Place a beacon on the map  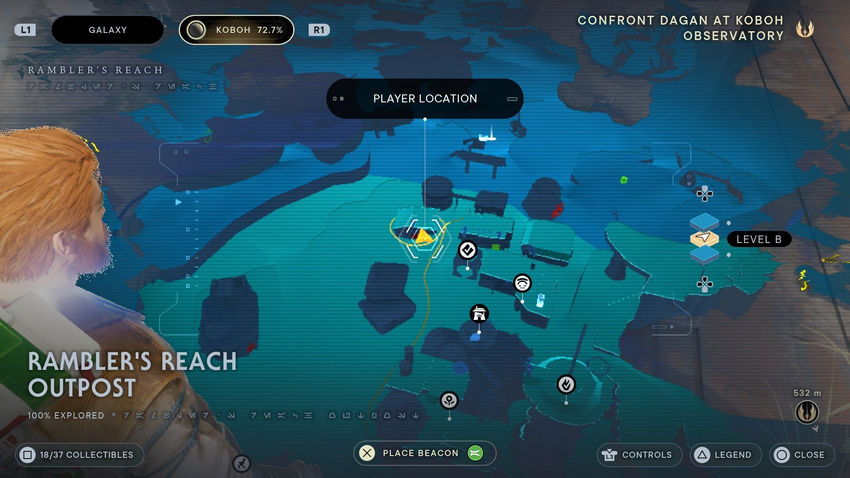point(425,453)
